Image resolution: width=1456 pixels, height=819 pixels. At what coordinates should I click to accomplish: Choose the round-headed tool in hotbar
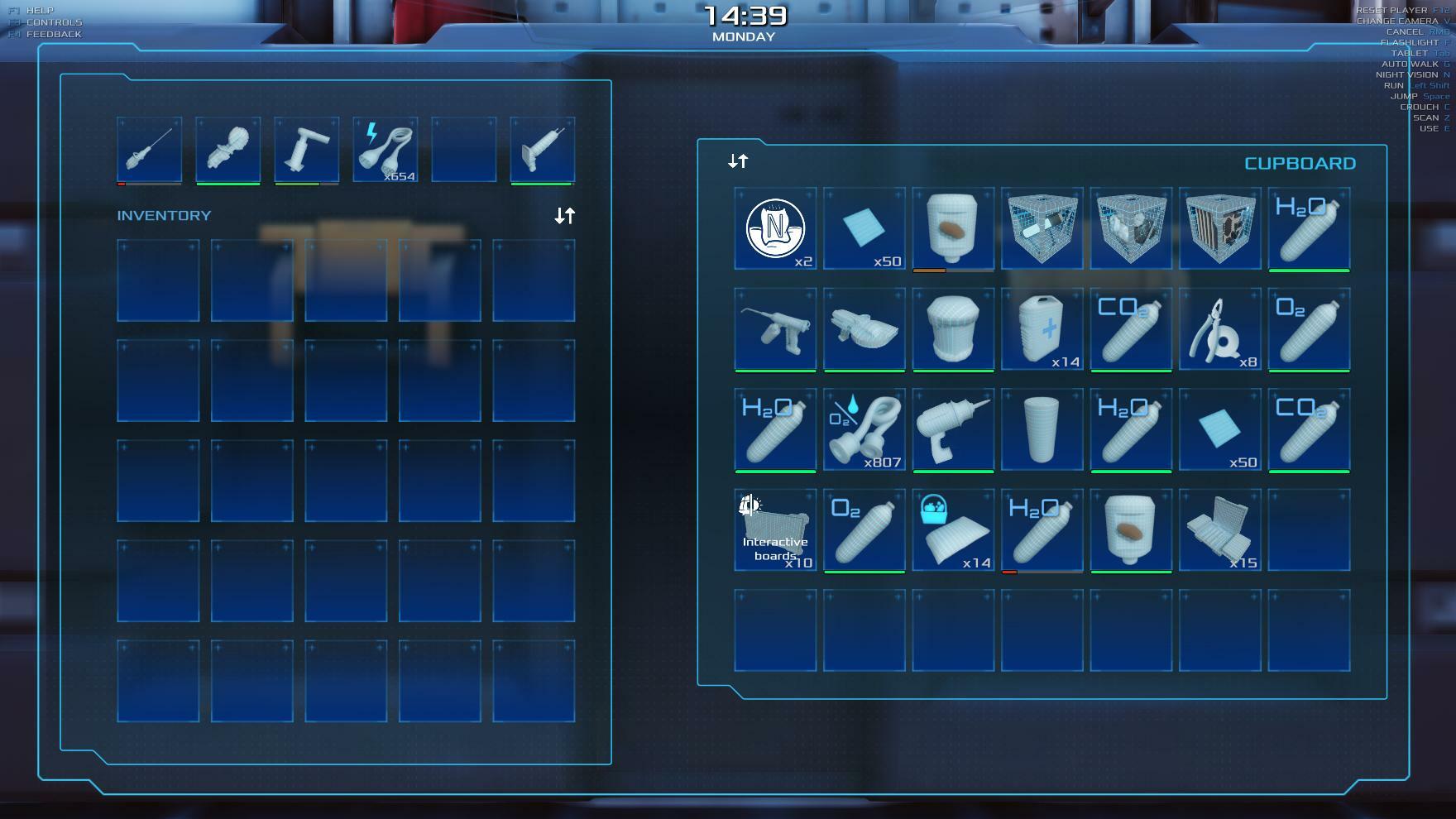[227, 150]
